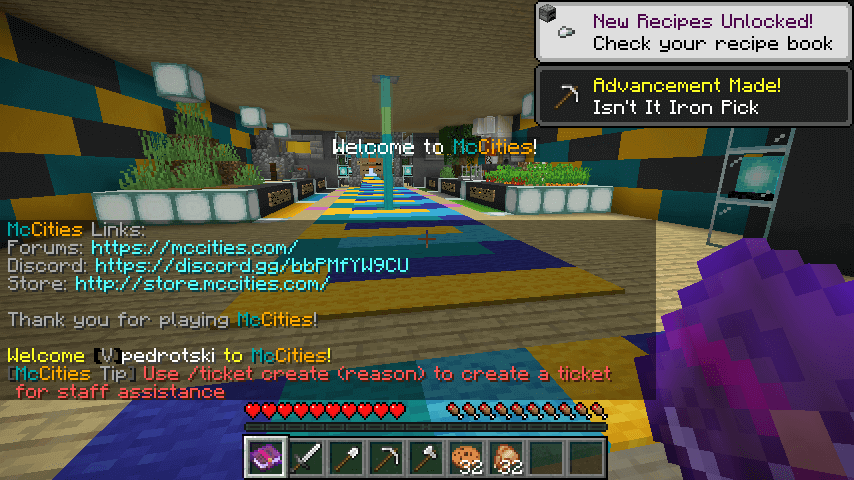Select the iron shovel hotbar slot
The width and height of the screenshot is (854, 480).
[x=347, y=457]
